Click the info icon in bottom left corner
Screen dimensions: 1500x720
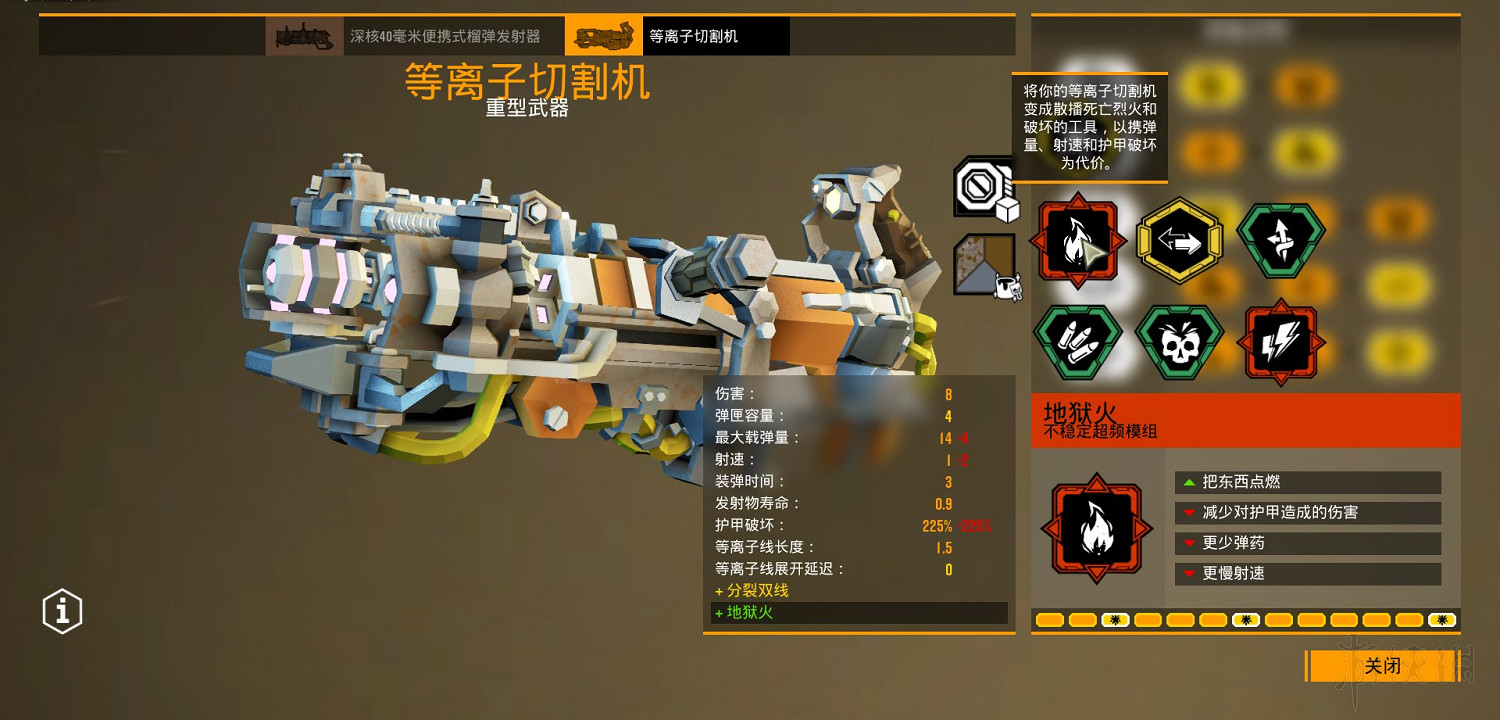point(61,611)
